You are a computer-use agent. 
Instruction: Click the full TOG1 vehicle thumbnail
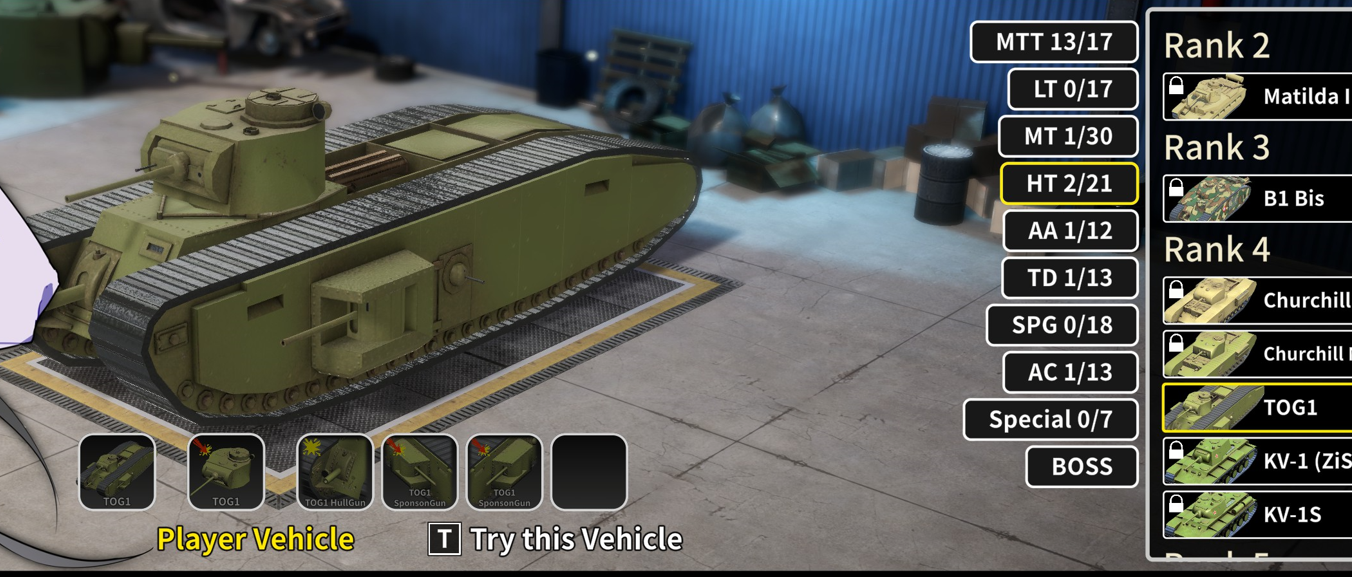point(117,472)
